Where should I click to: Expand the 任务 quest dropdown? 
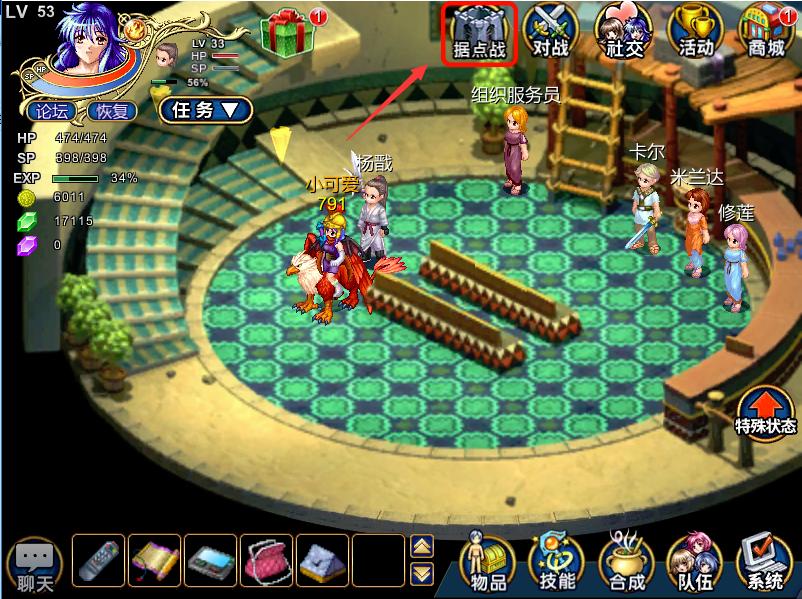[205, 110]
